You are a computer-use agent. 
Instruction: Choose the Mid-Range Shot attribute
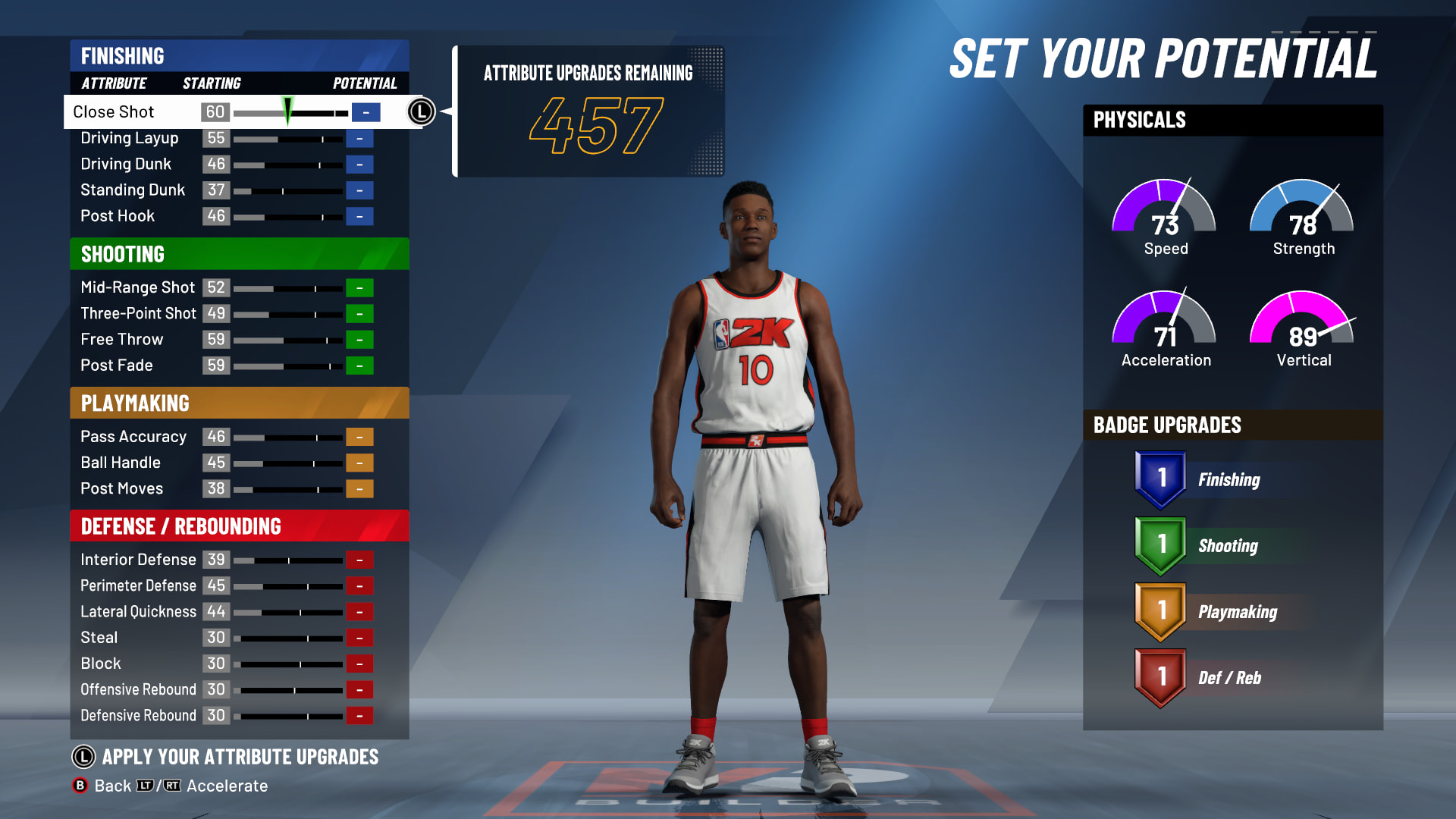coord(137,287)
